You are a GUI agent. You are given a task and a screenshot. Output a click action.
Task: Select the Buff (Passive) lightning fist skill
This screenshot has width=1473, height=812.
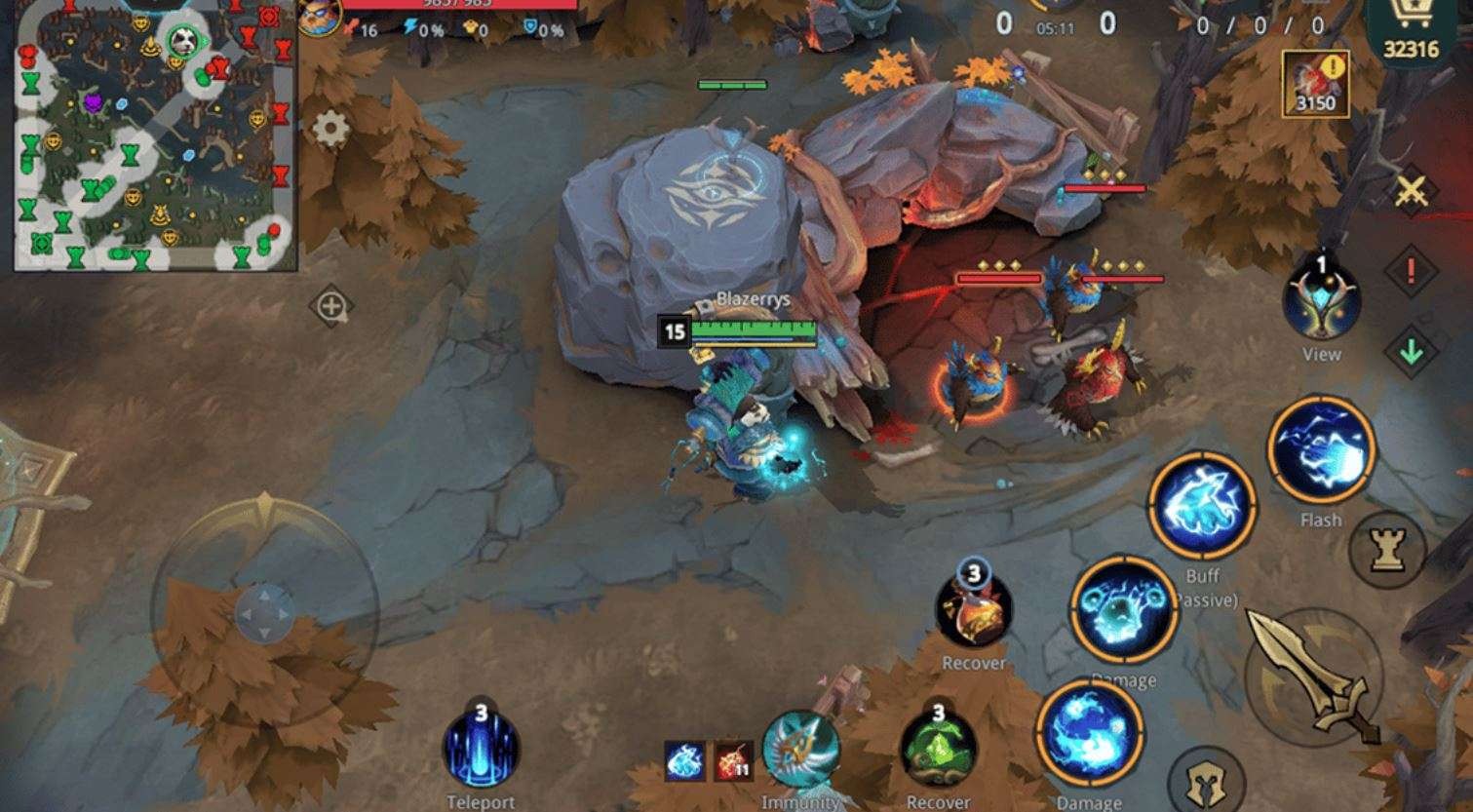[1202, 505]
